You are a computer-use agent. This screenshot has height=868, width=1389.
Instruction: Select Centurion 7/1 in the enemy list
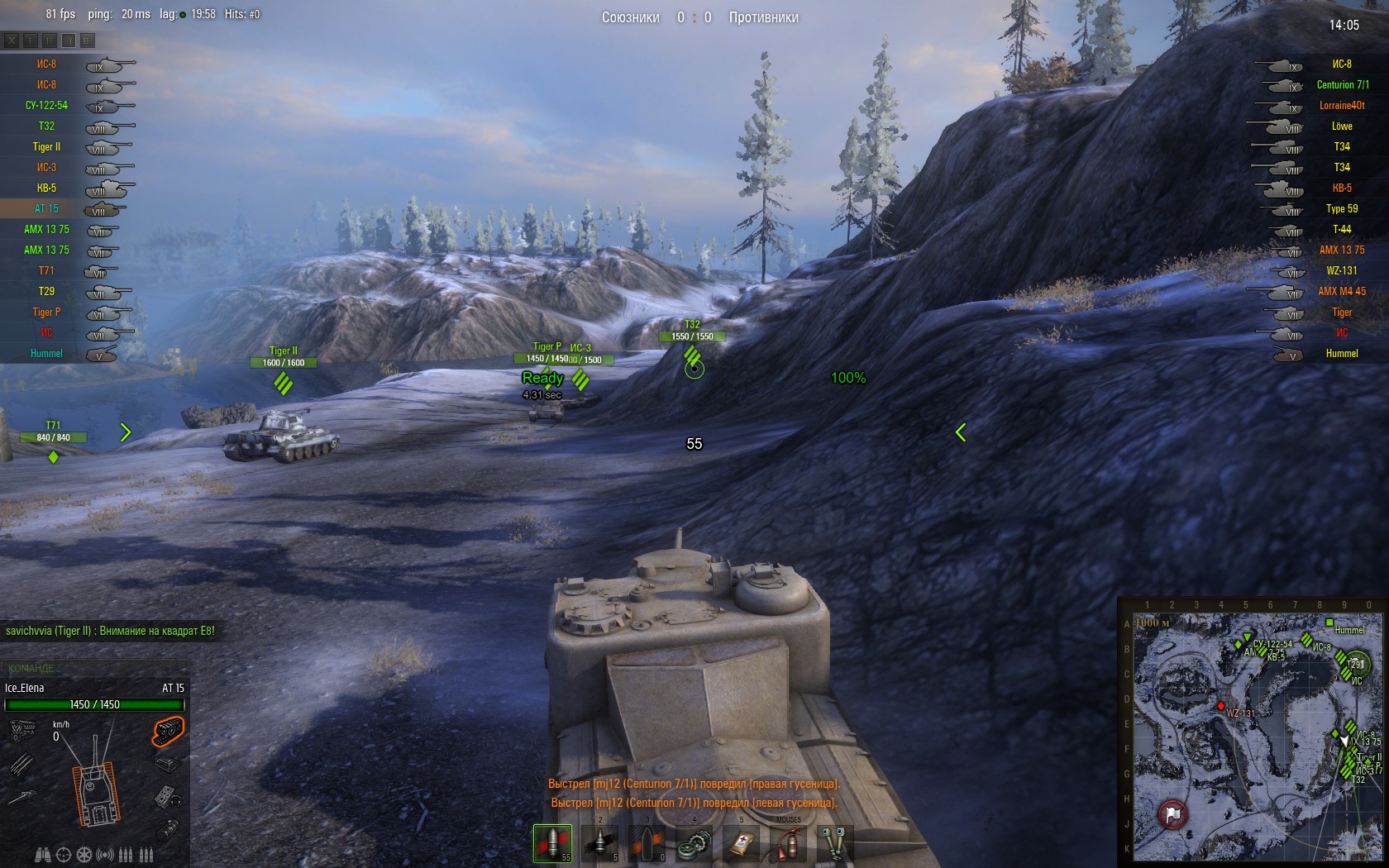1342,85
